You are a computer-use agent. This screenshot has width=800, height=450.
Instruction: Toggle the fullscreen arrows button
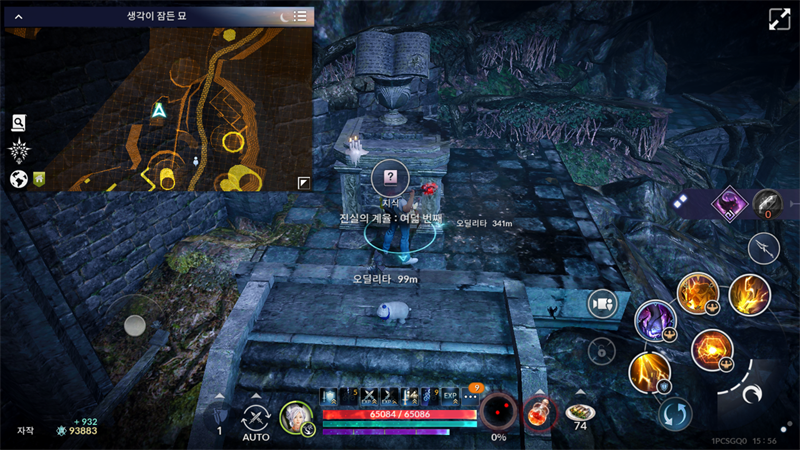coord(779,20)
